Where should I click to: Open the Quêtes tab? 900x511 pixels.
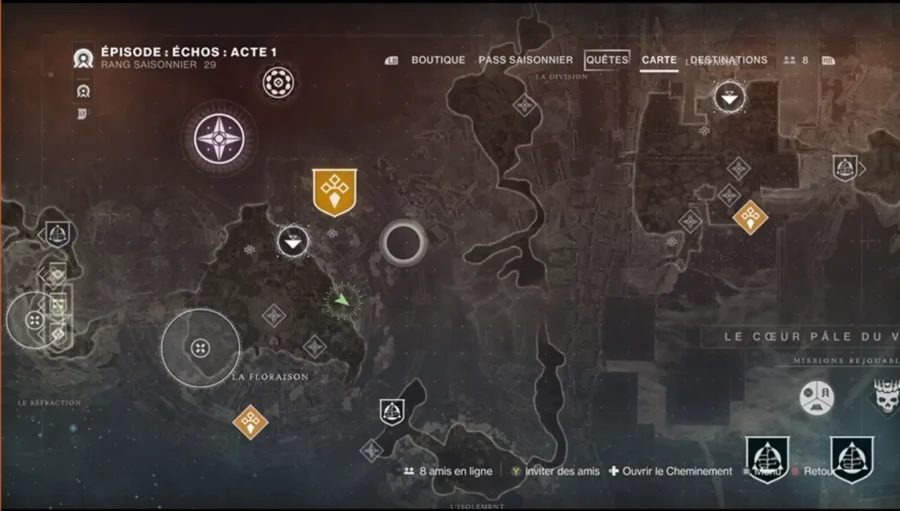(x=607, y=60)
